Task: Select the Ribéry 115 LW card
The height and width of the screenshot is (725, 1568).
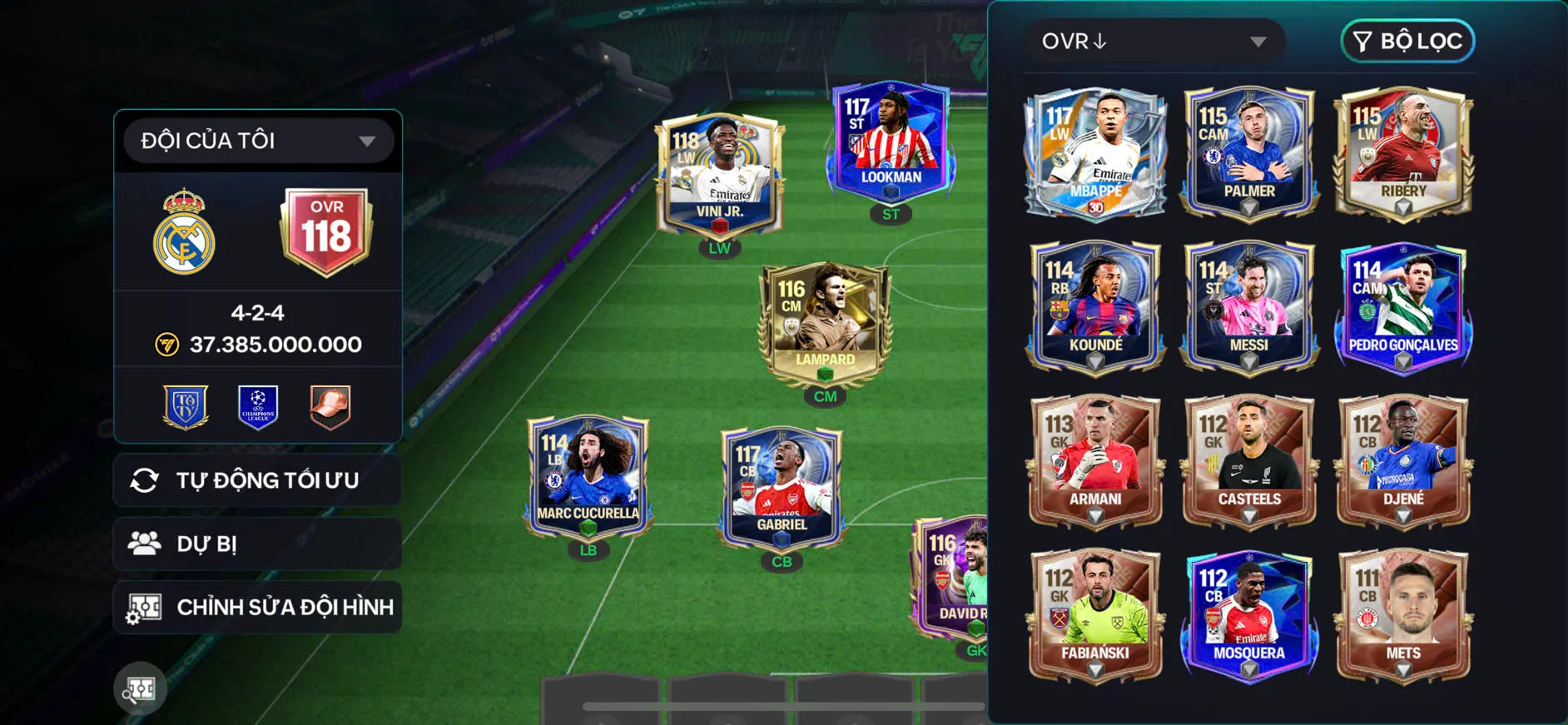Action: (1403, 153)
